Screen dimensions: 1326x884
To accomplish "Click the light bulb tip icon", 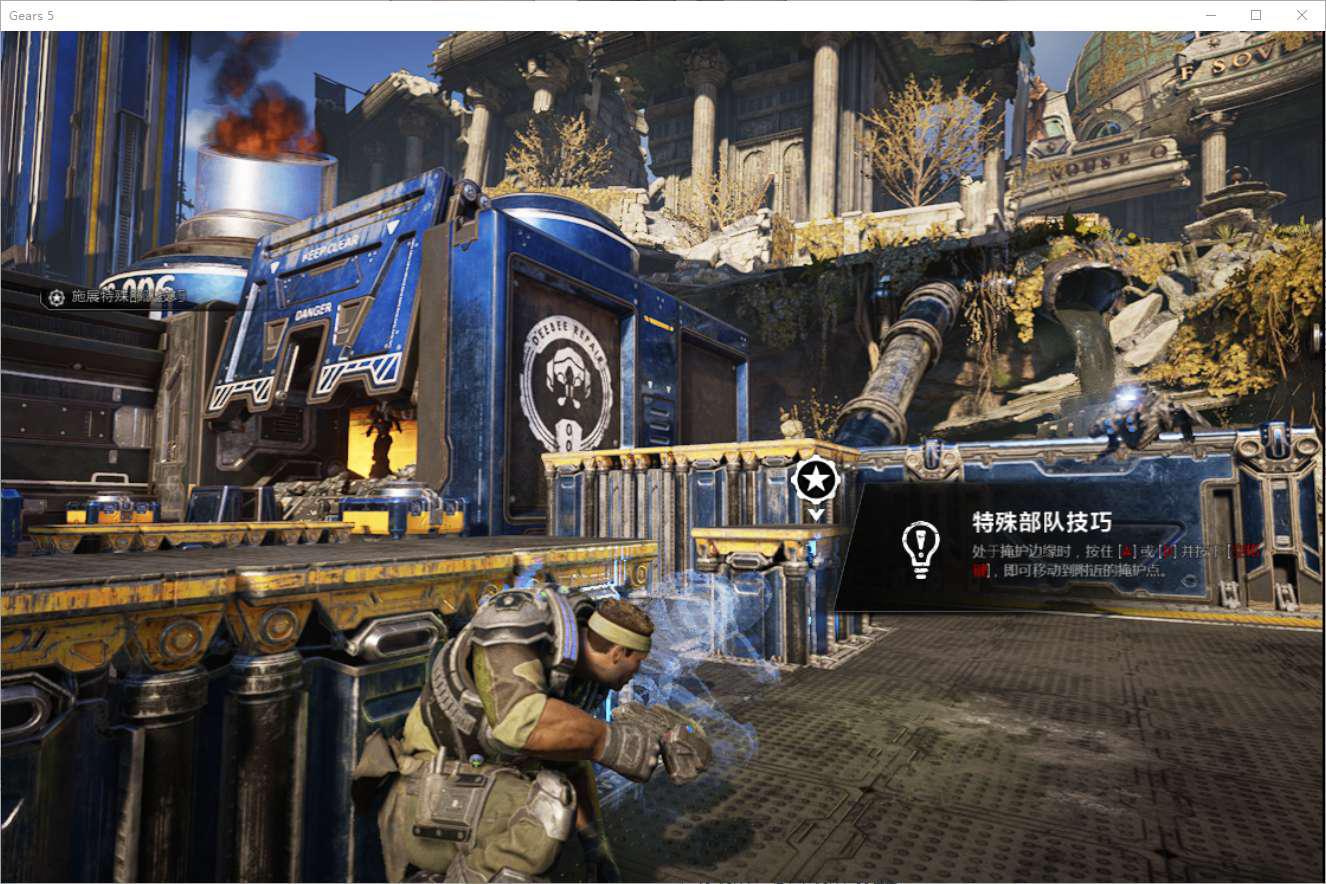I will 920,548.
